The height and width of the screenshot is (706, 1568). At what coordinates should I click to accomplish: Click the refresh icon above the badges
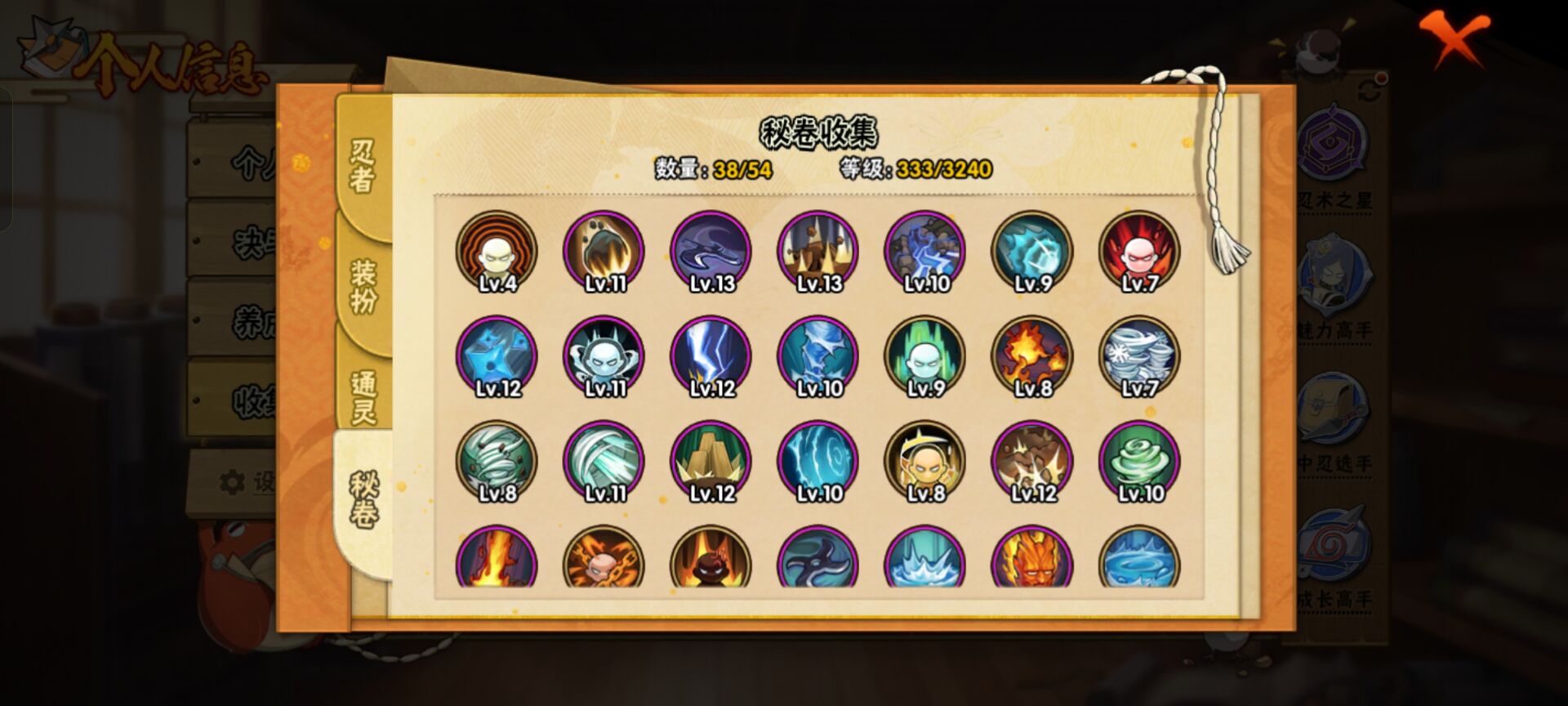click(1369, 91)
